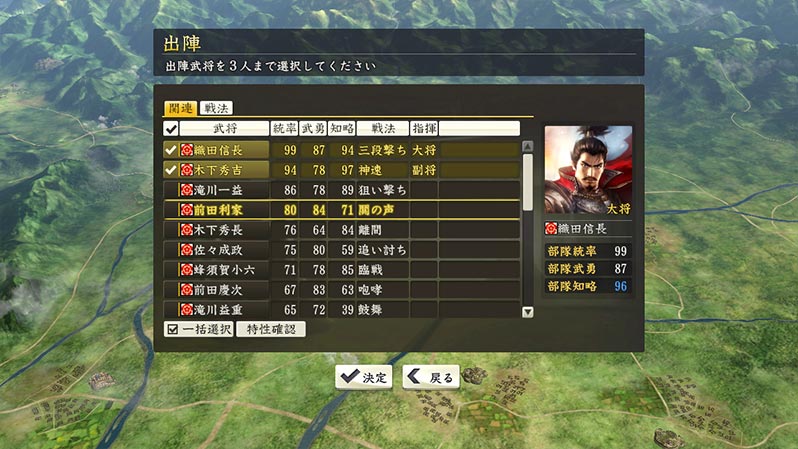798x449 pixels.
Task: Pick officer 木下秀長 for deployment
Action: 220,229
